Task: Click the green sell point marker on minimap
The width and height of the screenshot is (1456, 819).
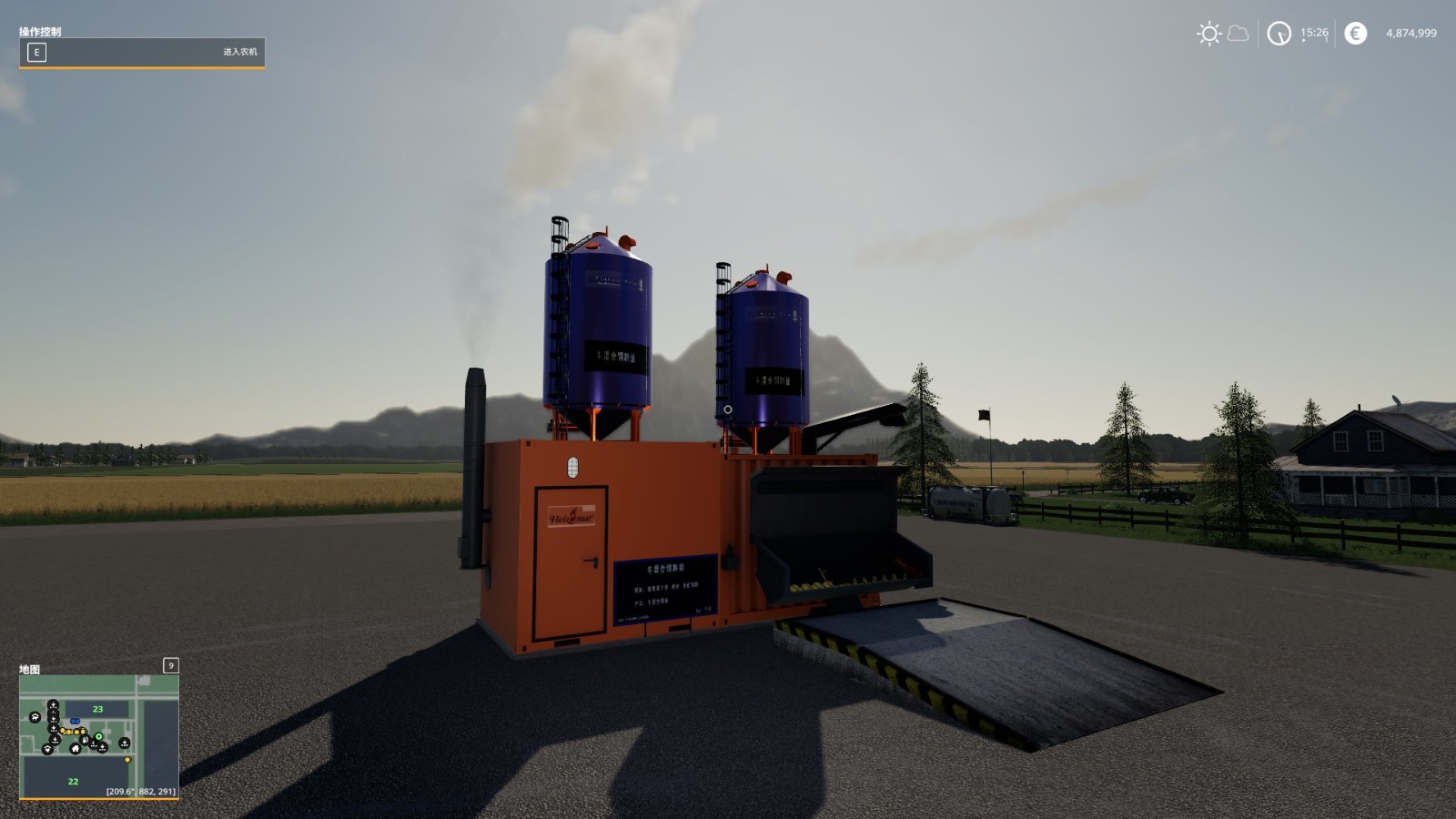Action: (99, 735)
